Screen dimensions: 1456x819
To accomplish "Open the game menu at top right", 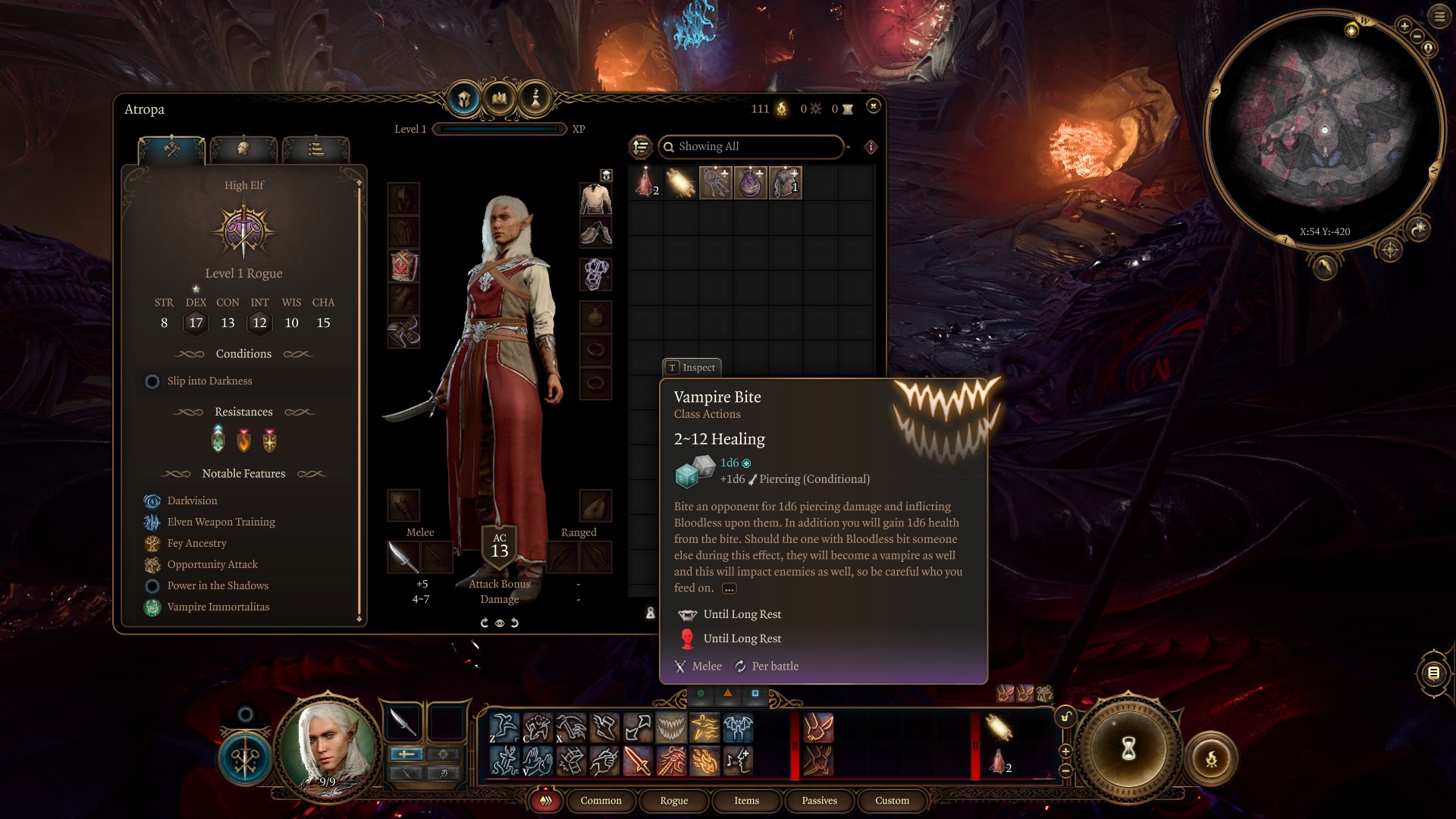I will (1439, 16).
